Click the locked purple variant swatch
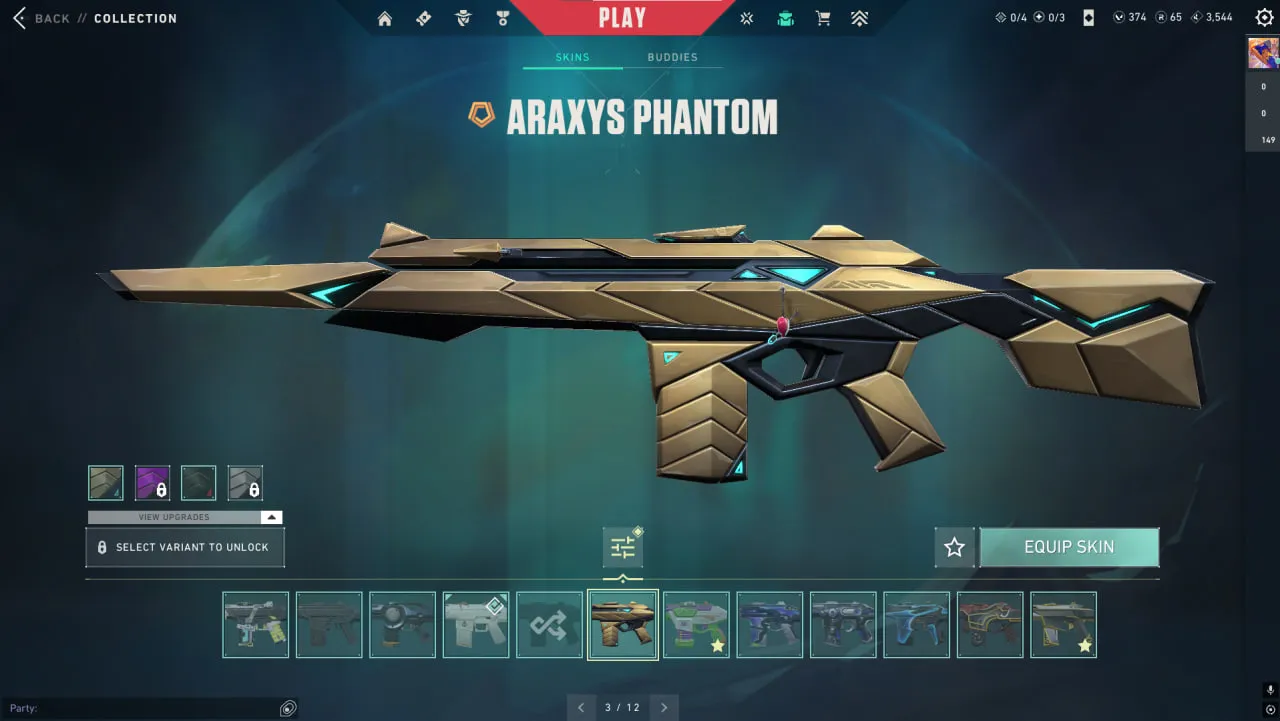The image size is (1280, 721). 152,482
